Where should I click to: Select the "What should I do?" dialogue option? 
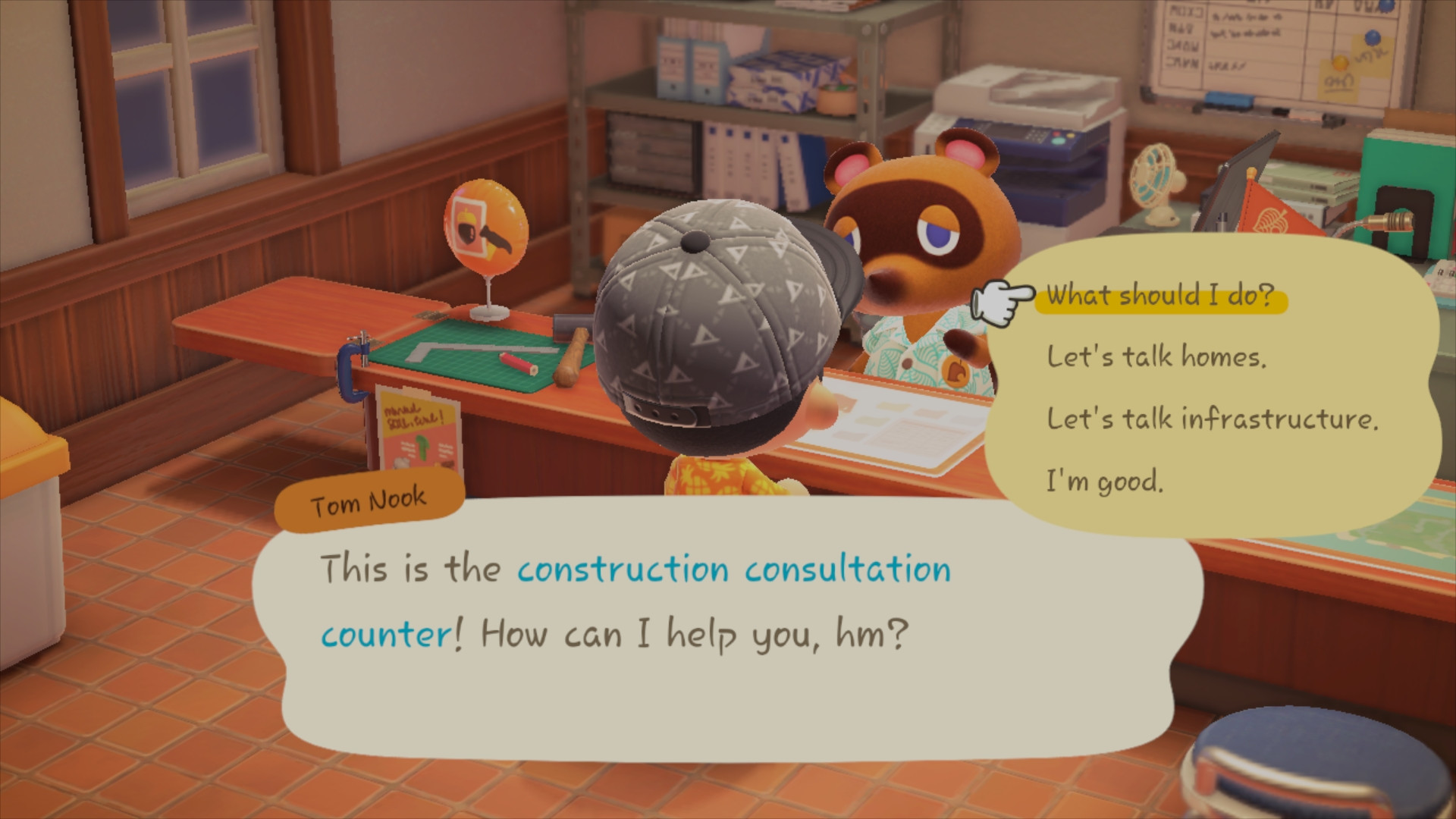[x=1159, y=296]
